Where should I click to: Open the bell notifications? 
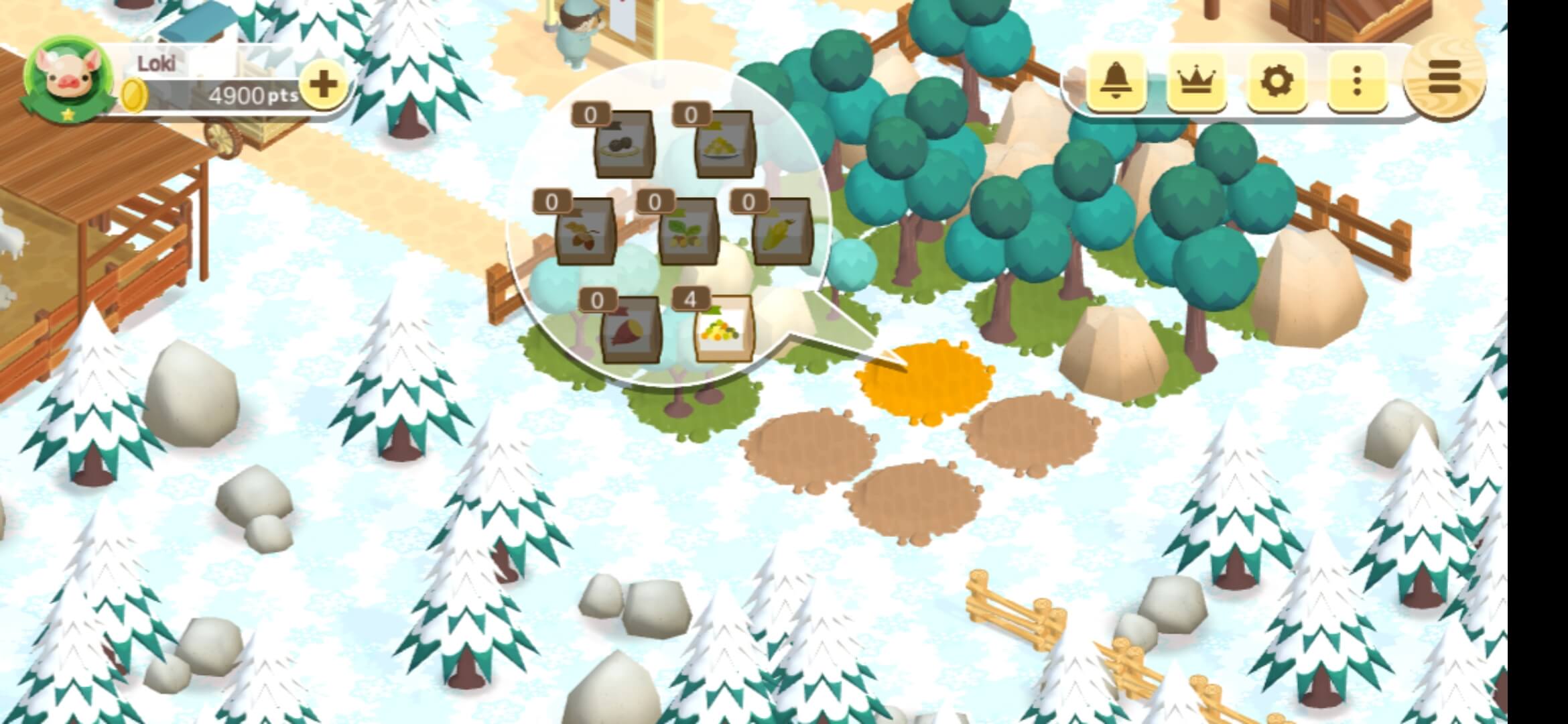pos(1115,82)
